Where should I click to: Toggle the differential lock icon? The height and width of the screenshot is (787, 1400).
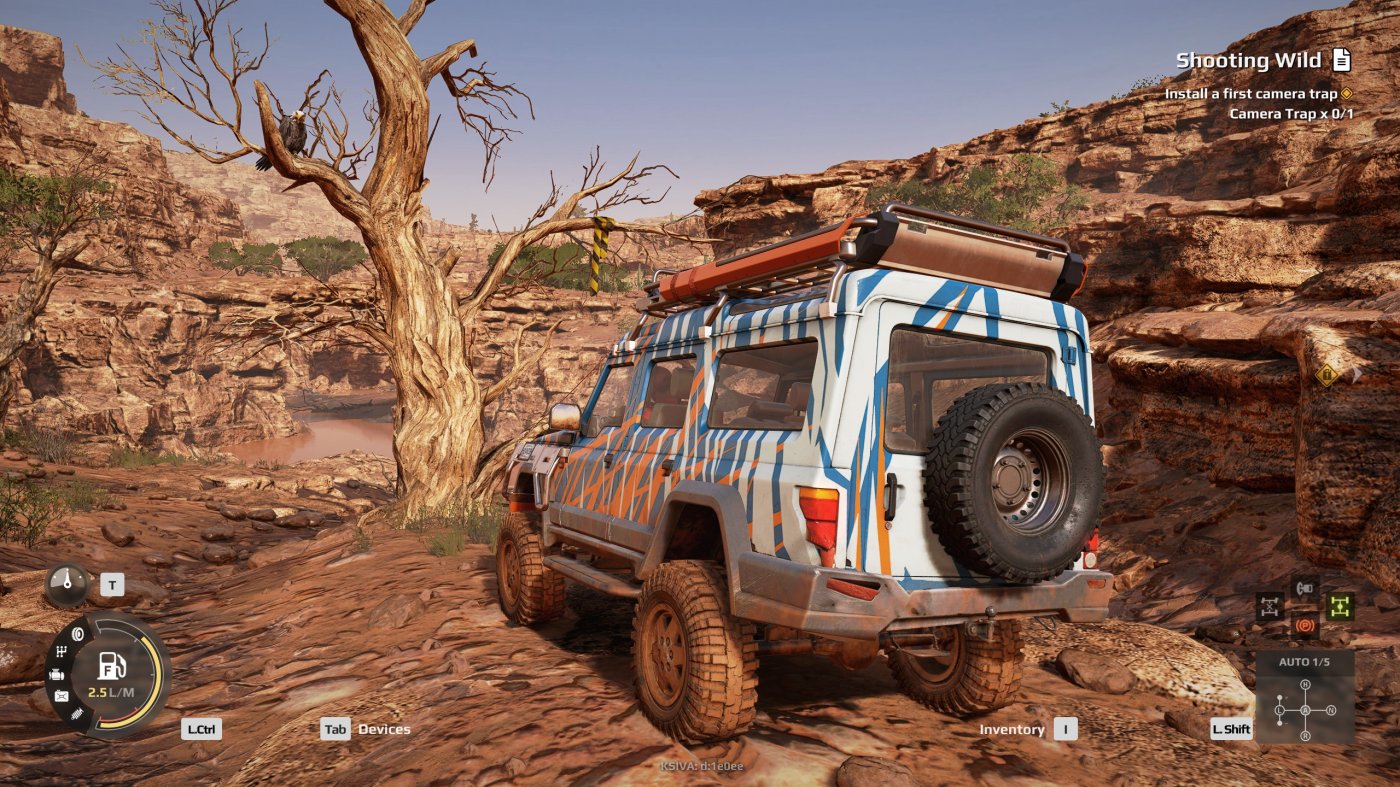pos(1270,606)
